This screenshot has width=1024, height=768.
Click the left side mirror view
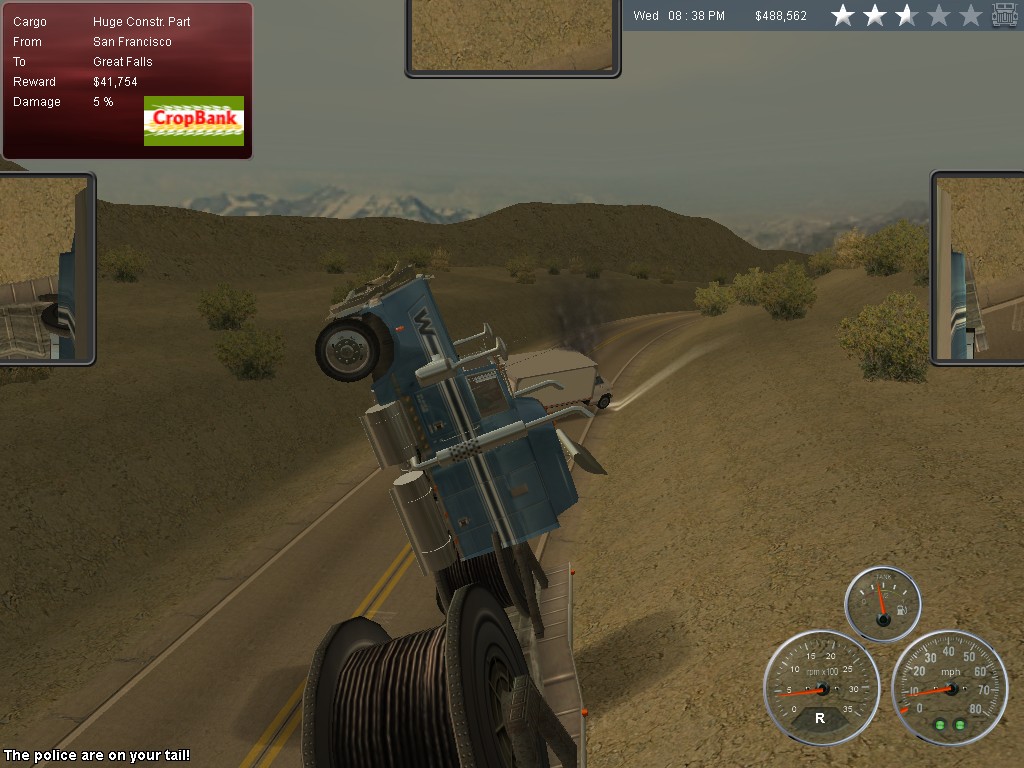pyautogui.click(x=45, y=268)
